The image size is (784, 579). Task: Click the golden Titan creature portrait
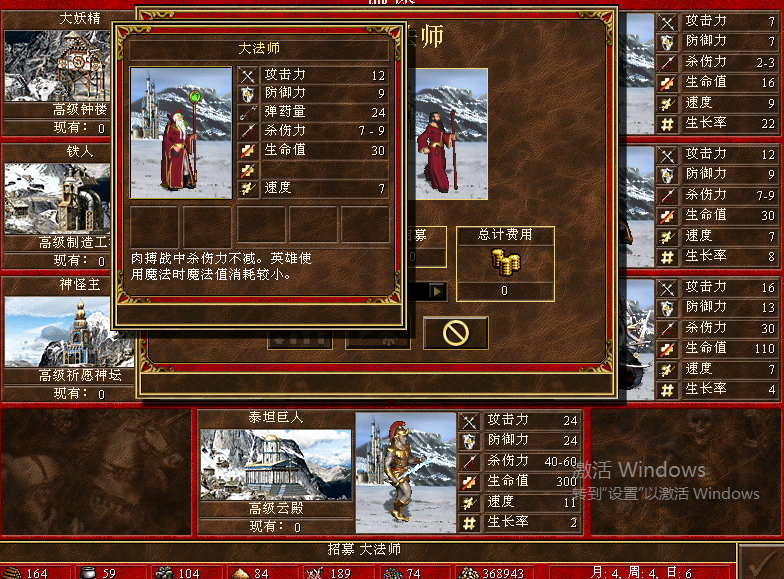point(406,472)
